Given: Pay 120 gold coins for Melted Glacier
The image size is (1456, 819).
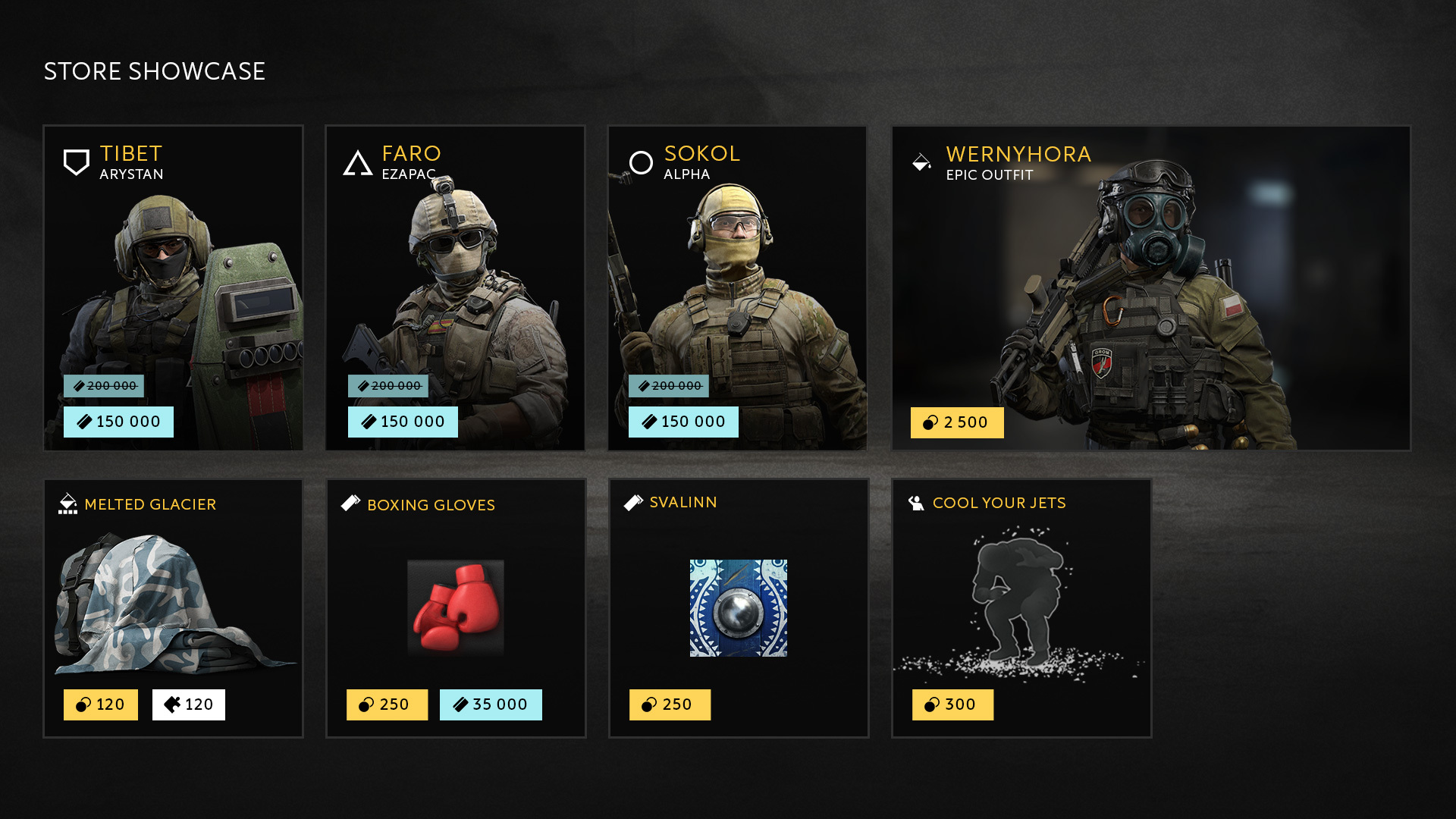Looking at the screenshot, I should point(100,704).
